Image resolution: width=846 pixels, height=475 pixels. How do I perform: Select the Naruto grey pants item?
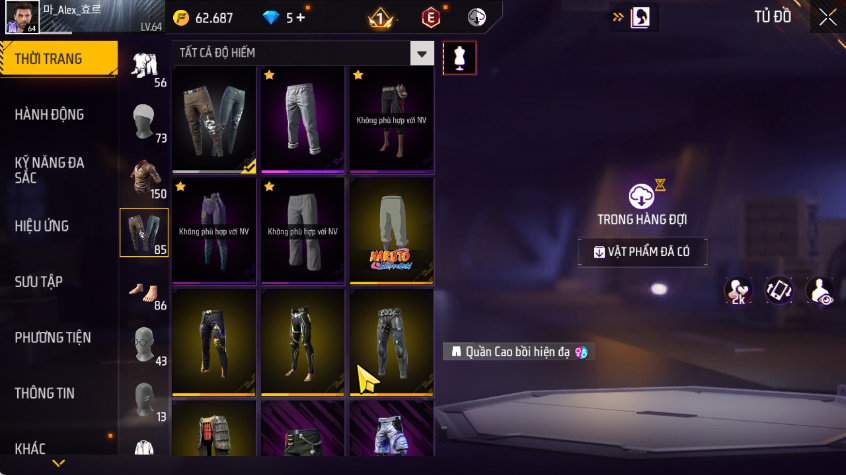click(391, 230)
